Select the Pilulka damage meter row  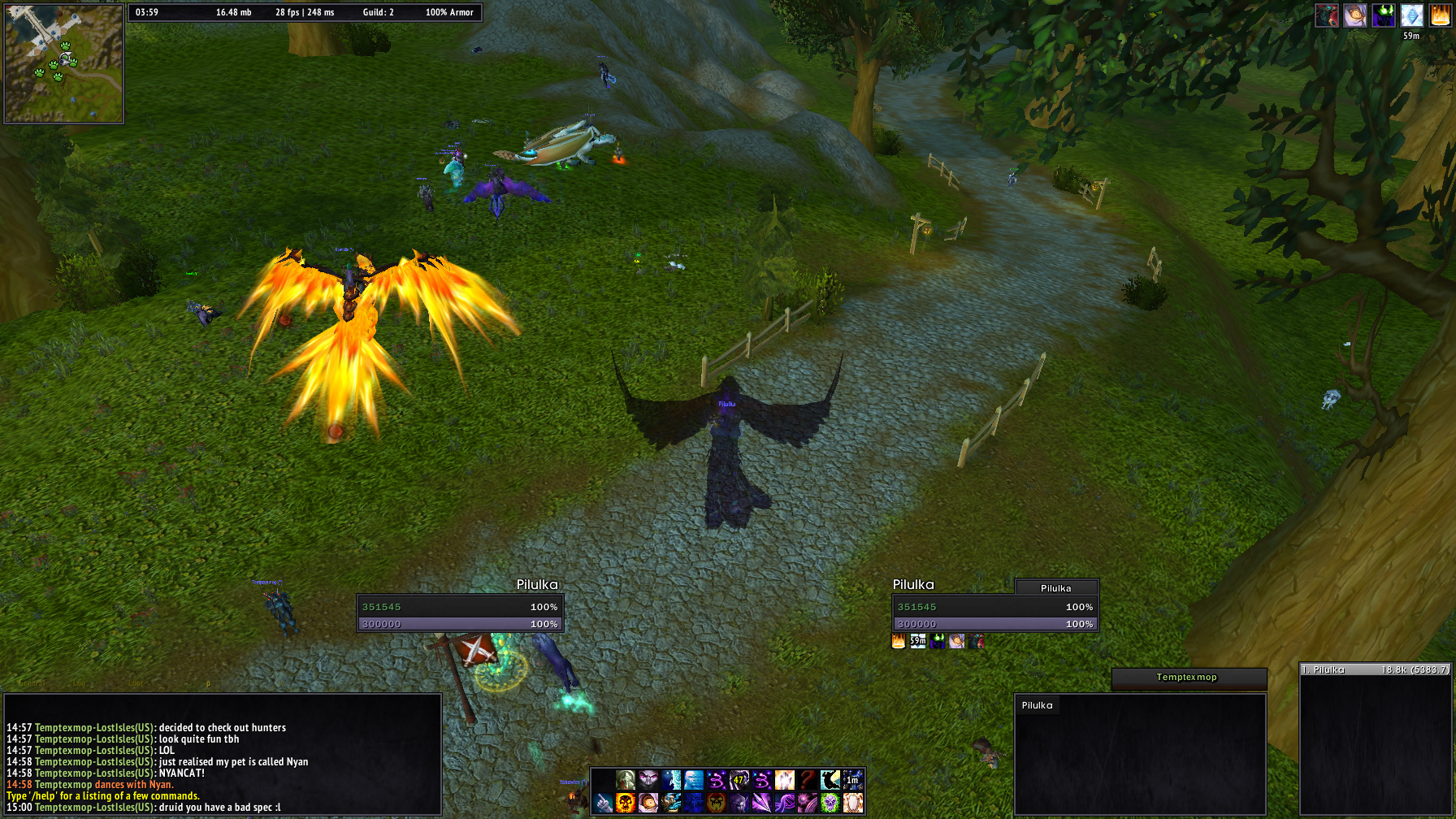pos(1376,669)
